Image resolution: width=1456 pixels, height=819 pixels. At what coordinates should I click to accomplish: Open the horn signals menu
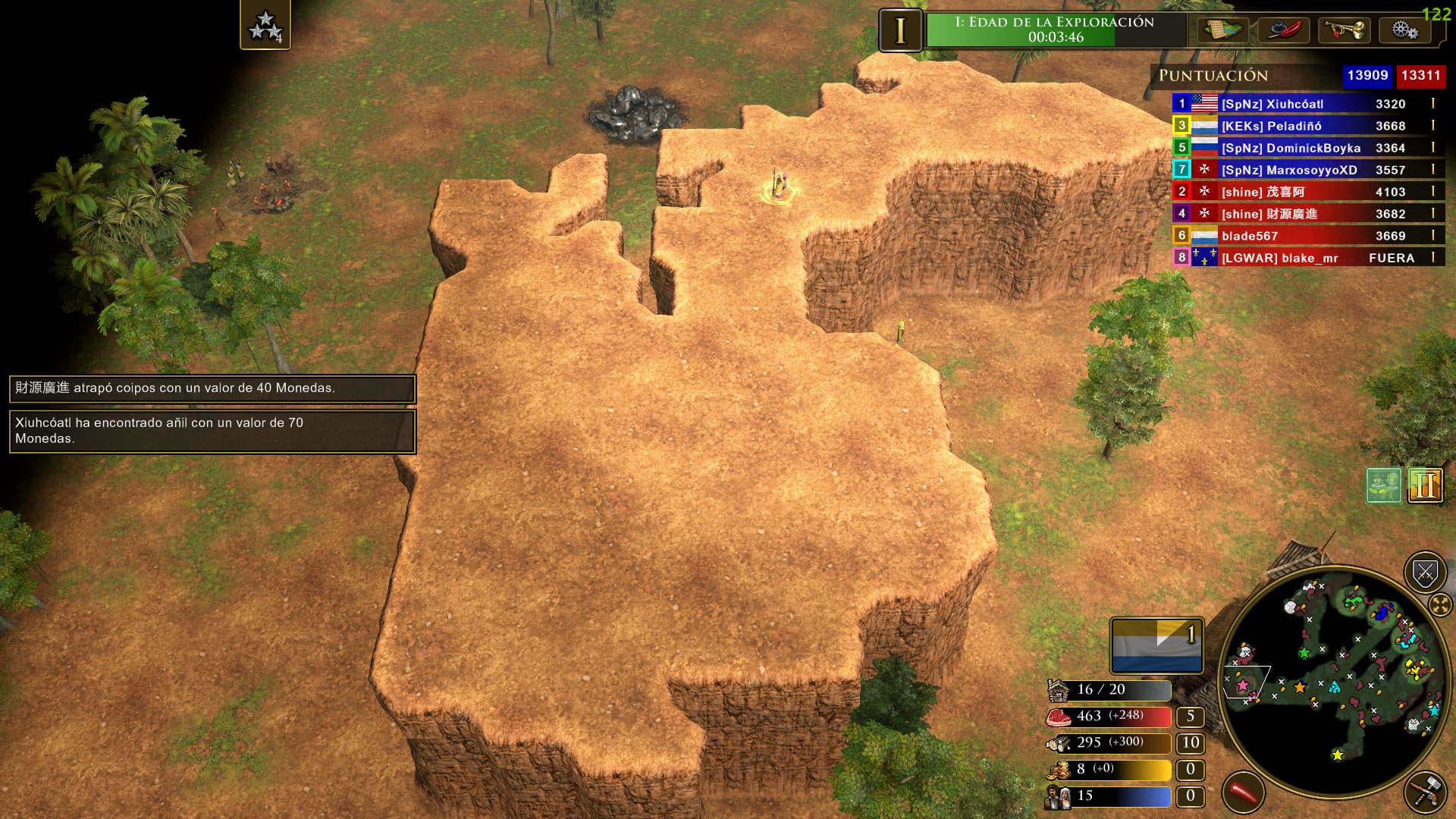pos(1344,30)
